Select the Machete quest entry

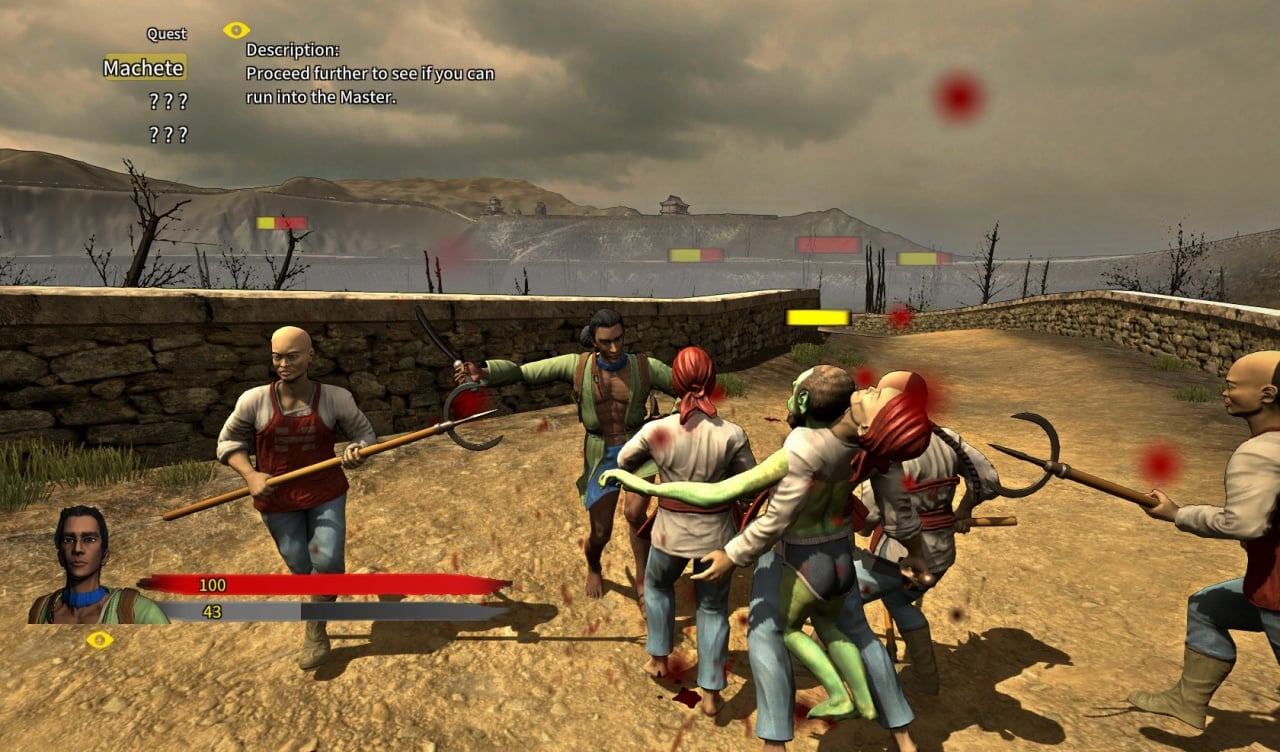click(145, 68)
